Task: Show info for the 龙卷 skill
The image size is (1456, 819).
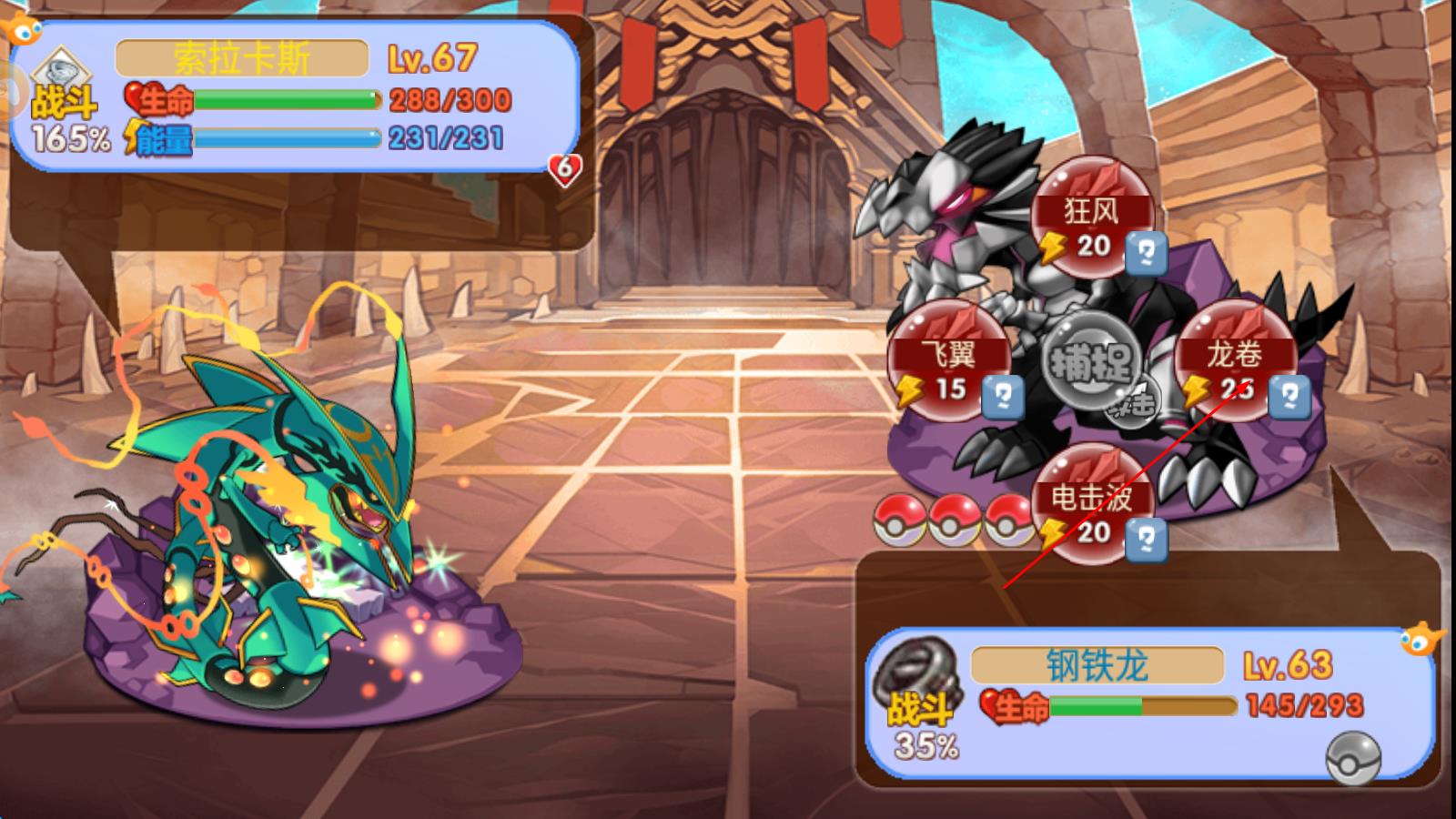Action: tap(1289, 398)
